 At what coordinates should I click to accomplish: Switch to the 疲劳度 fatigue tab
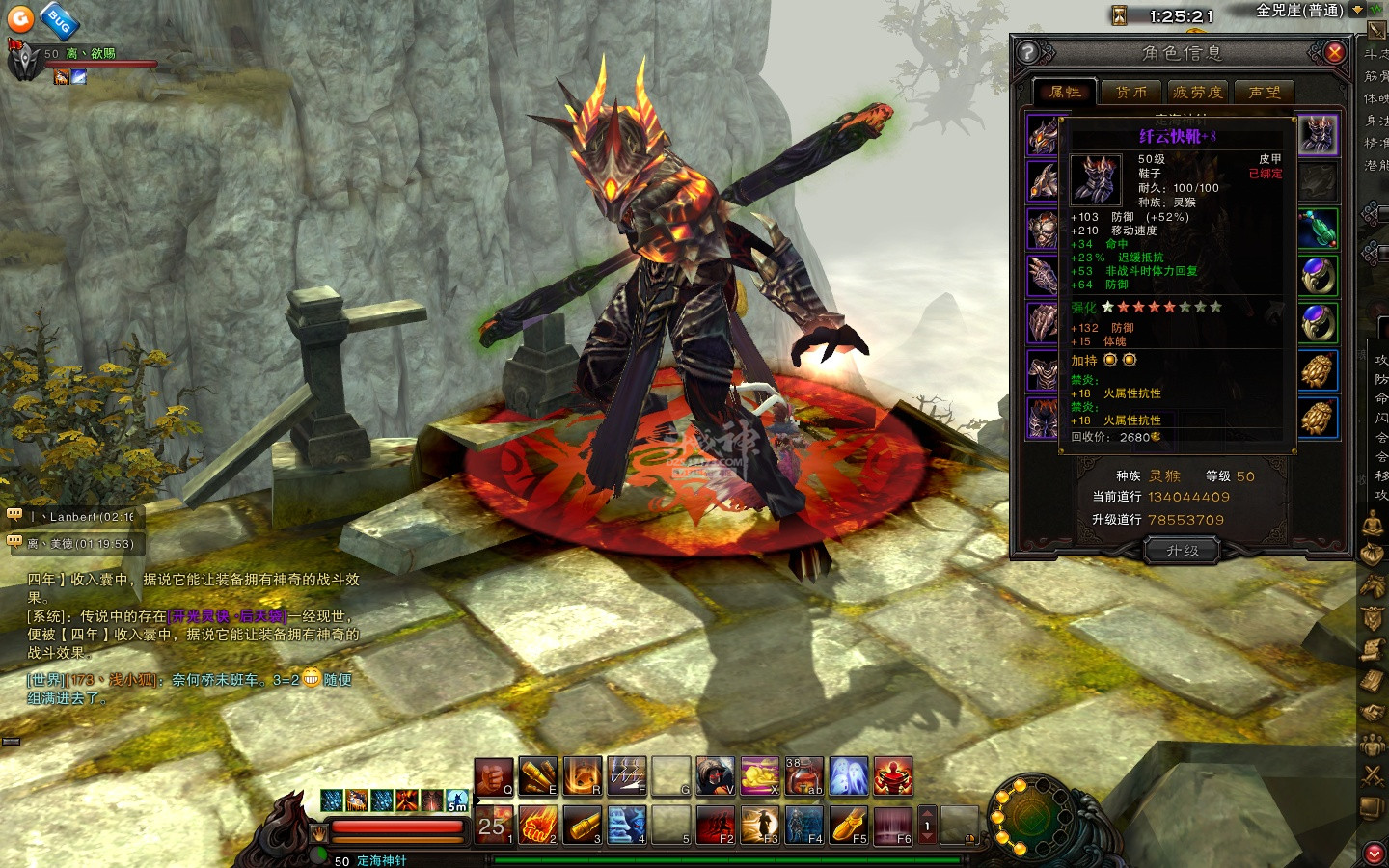[1198, 93]
